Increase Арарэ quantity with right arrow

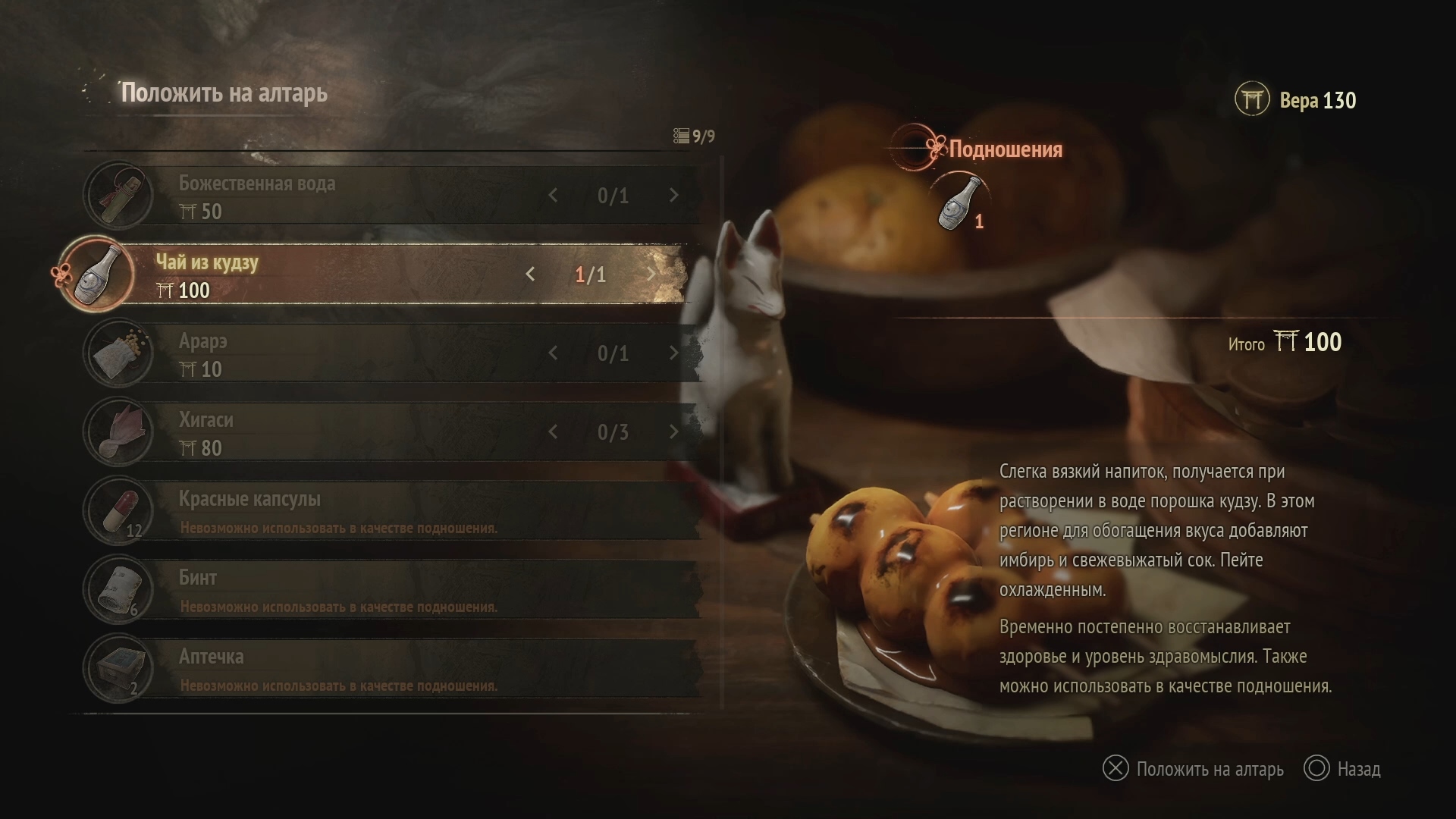tap(673, 353)
